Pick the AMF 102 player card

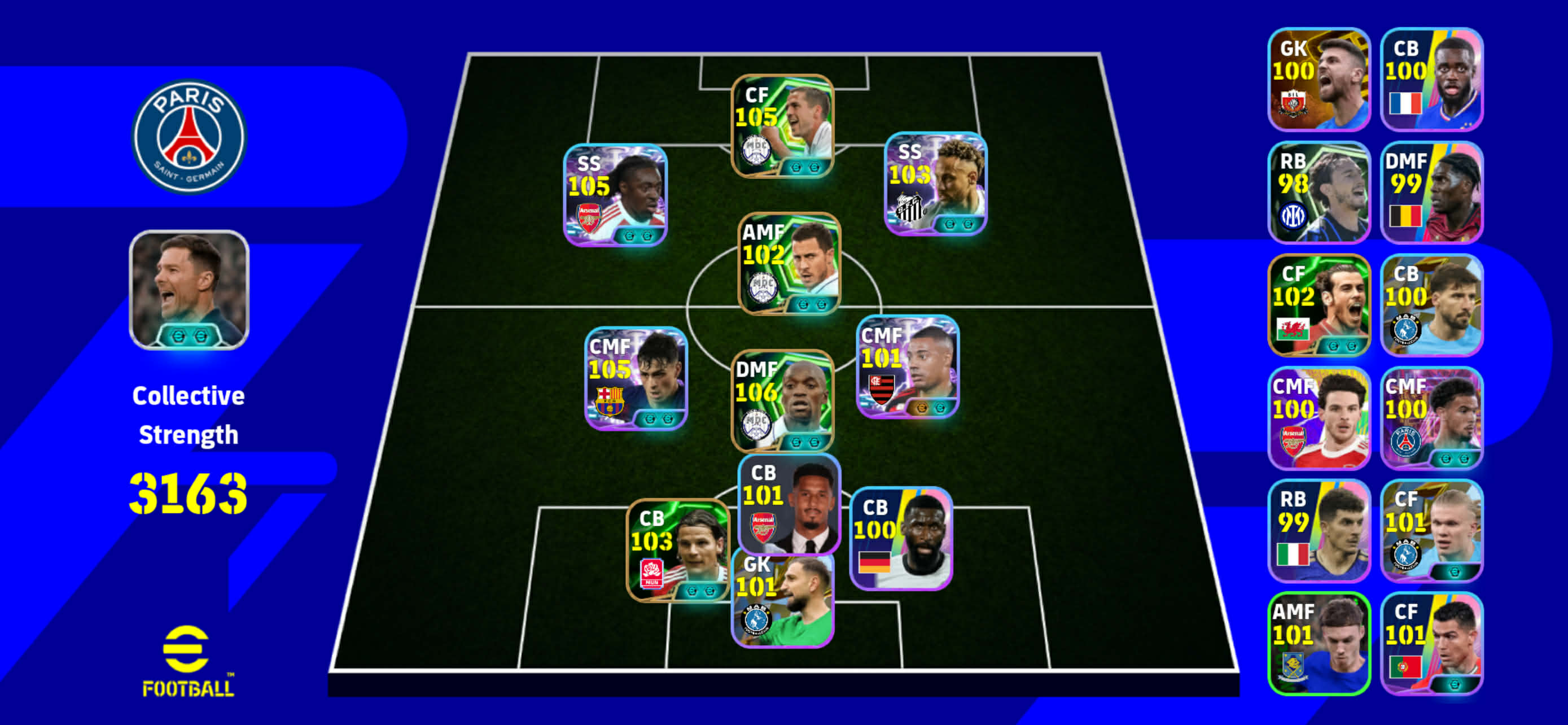[x=789, y=263]
